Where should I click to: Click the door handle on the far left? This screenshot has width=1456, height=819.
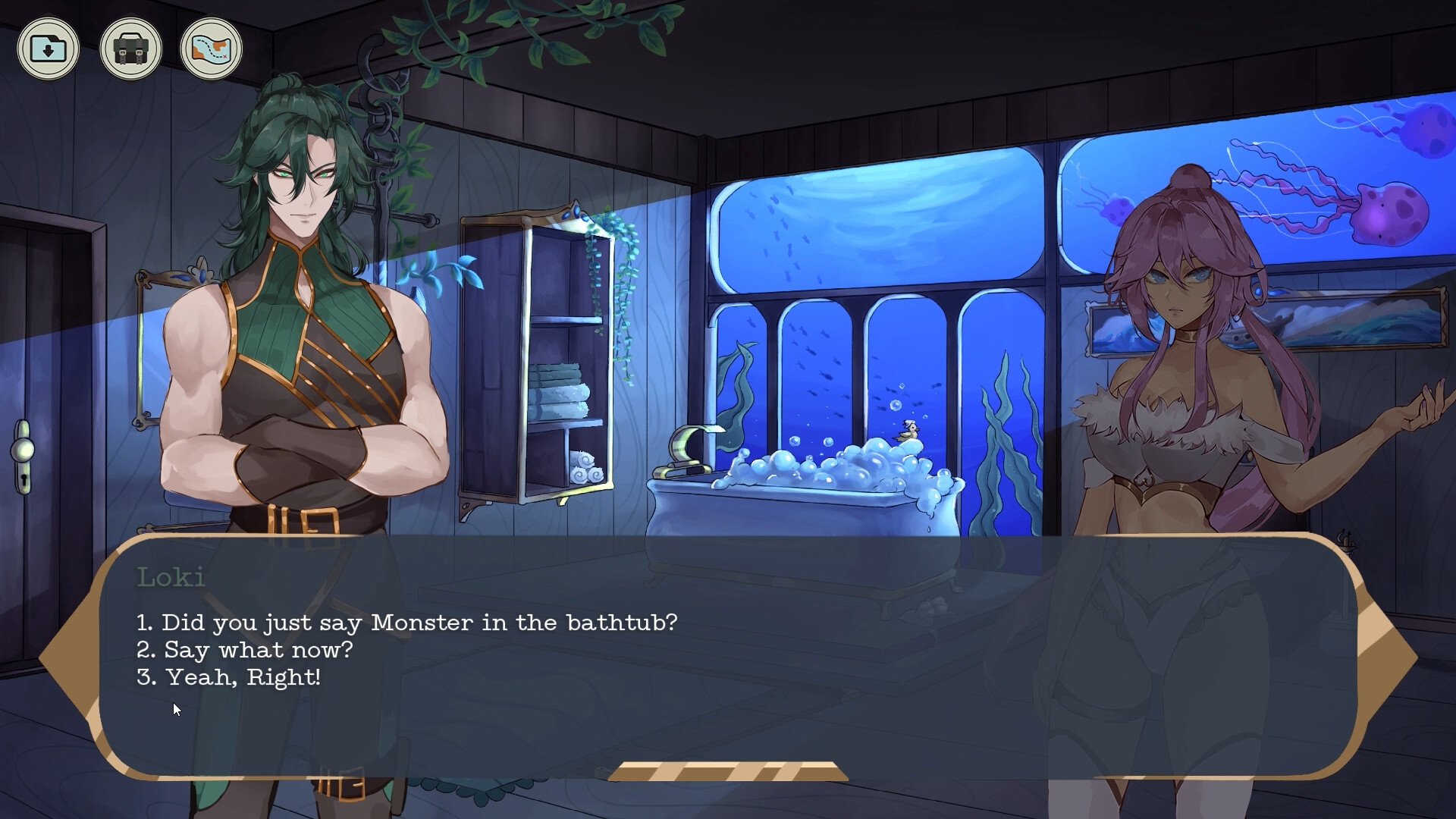(x=25, y=449)
